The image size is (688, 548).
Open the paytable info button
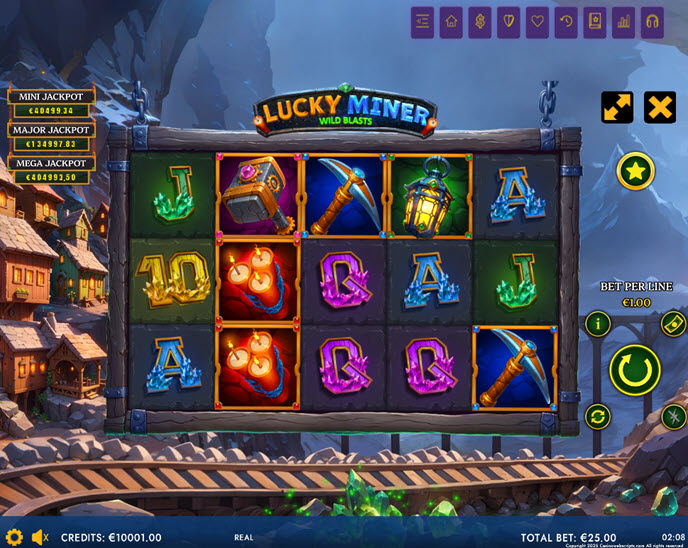[x=598, y=323]
